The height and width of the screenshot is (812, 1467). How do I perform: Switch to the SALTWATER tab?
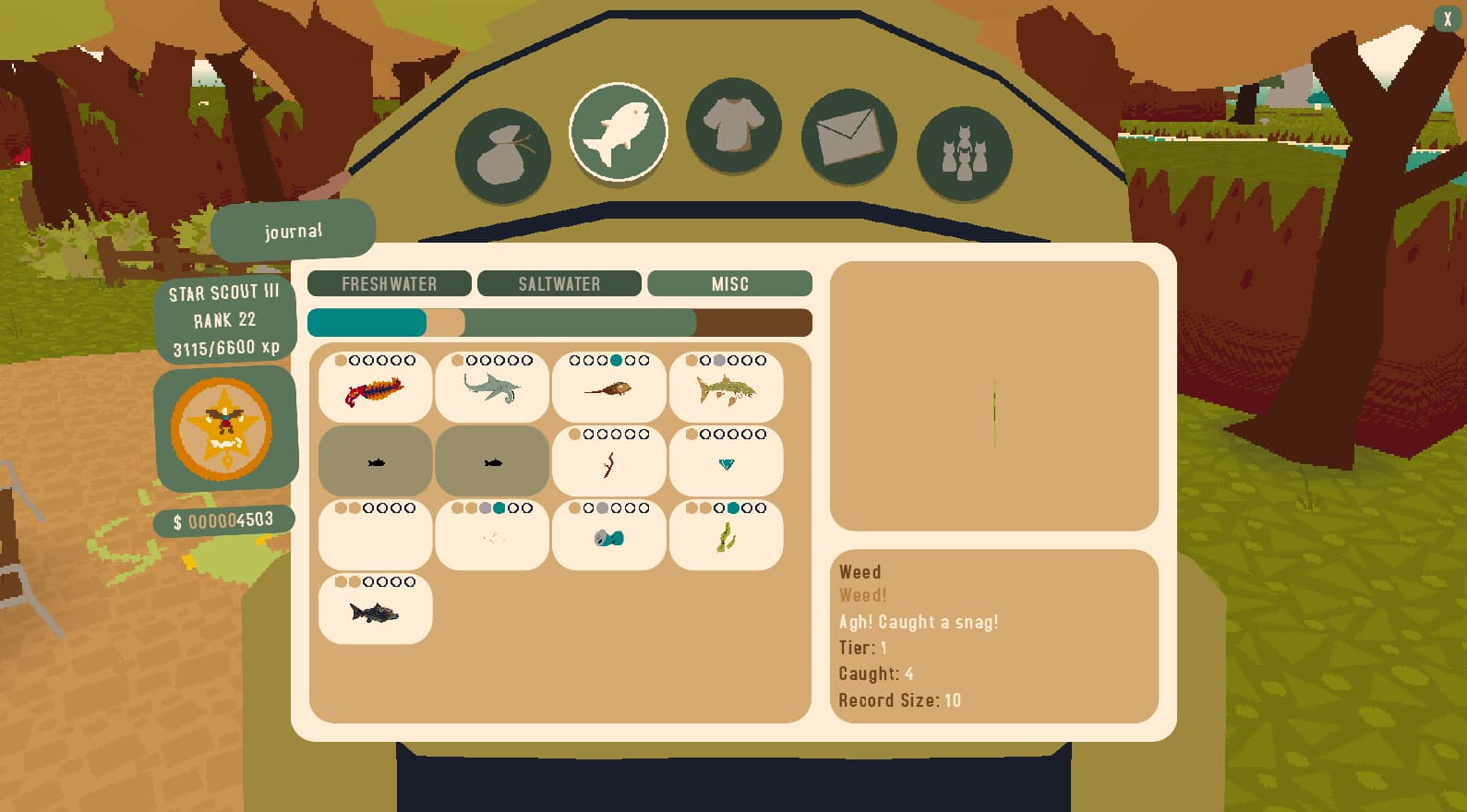click(x=559, y=283)
